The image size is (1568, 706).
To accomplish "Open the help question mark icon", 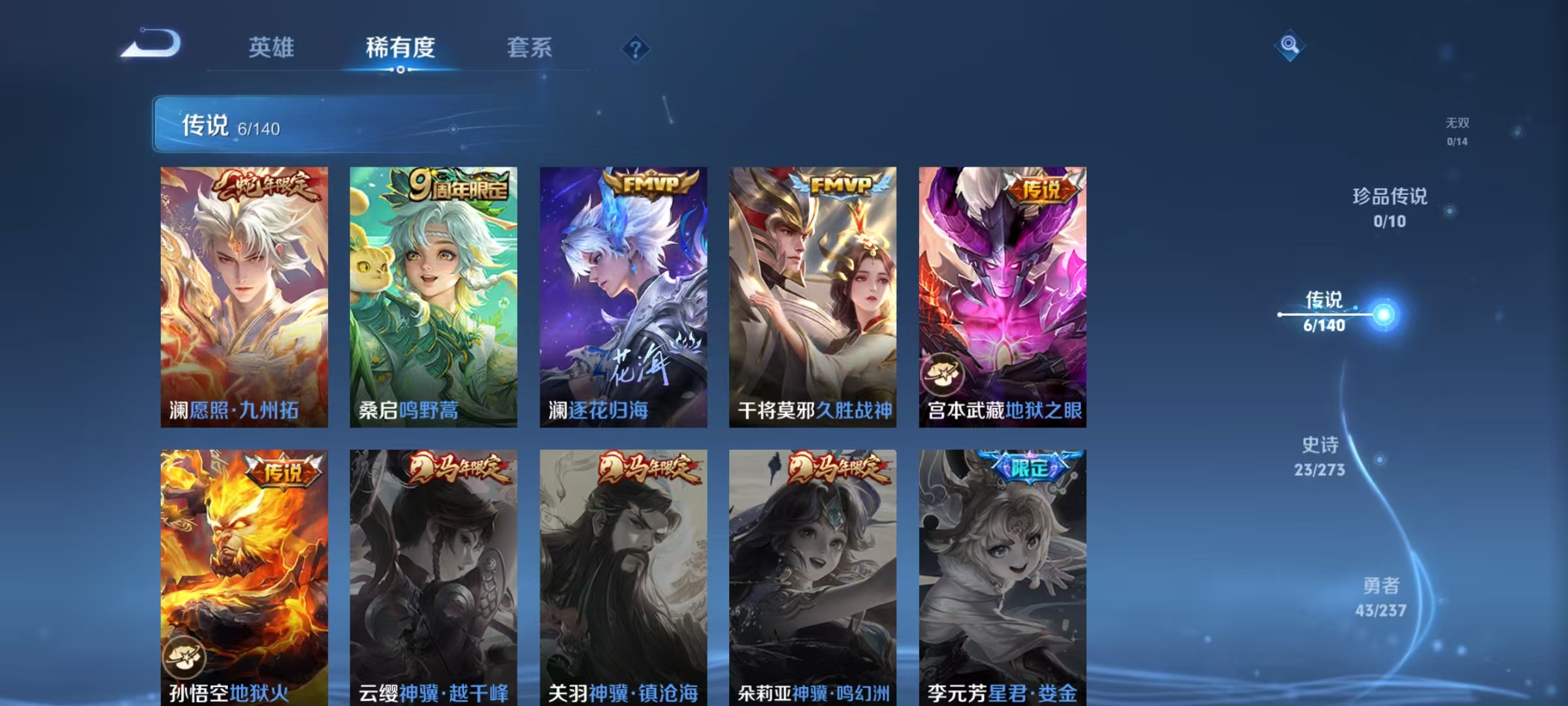I will click(x=637, y=49).
